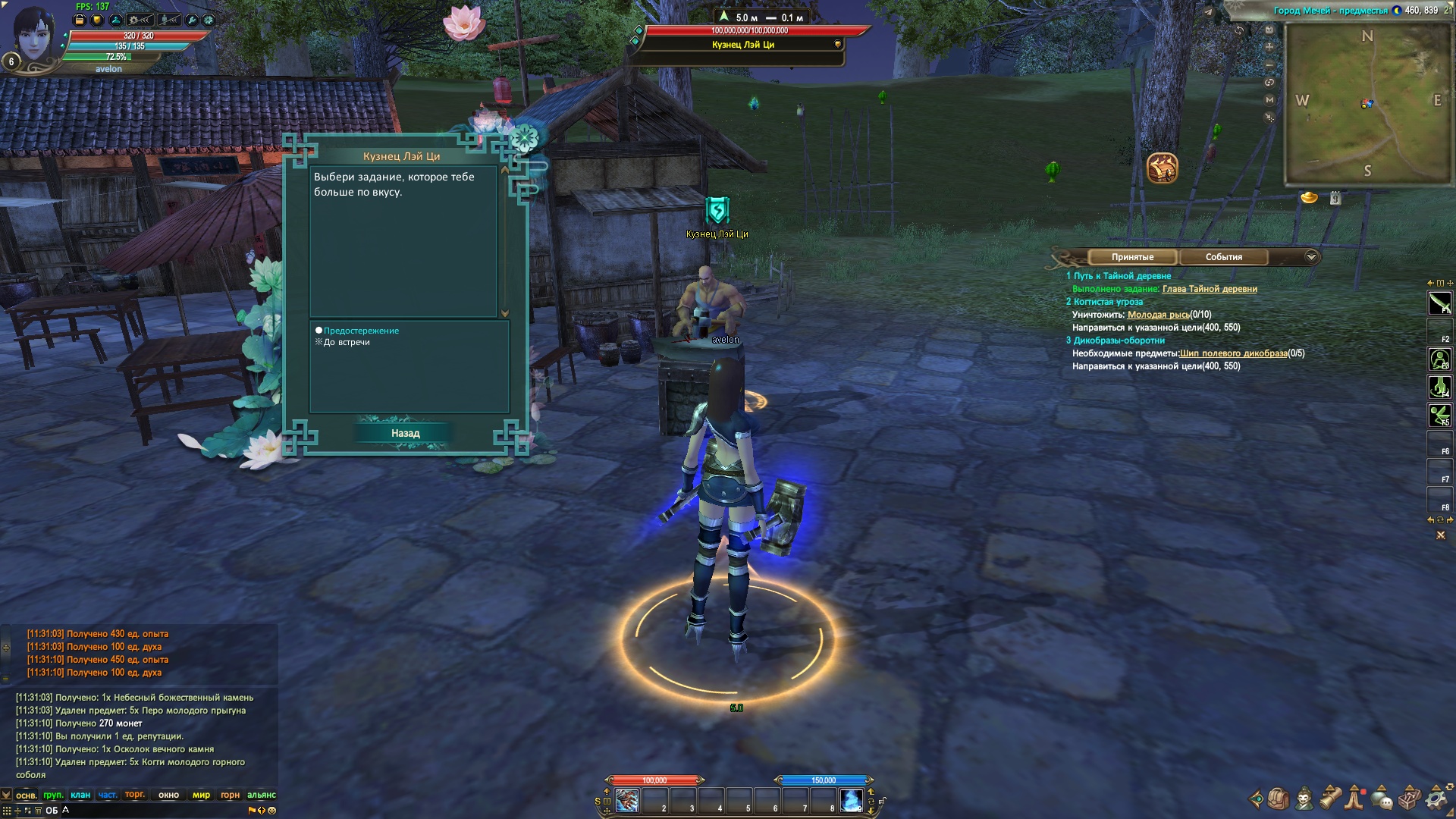
Task: Click the "Глава Тайной деревни" quest link
Action: pyautogui.click(x=1209, y=289)
